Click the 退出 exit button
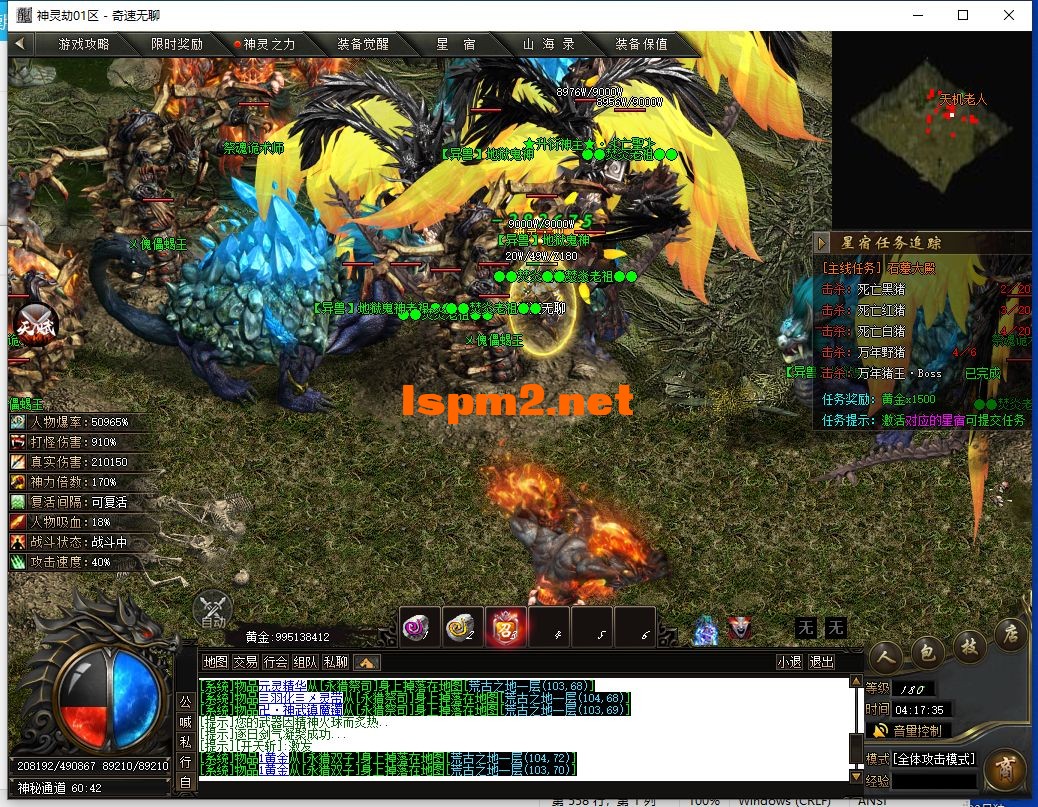The image size is (1038, 807). pyautogui.click(x=821, y=662)
